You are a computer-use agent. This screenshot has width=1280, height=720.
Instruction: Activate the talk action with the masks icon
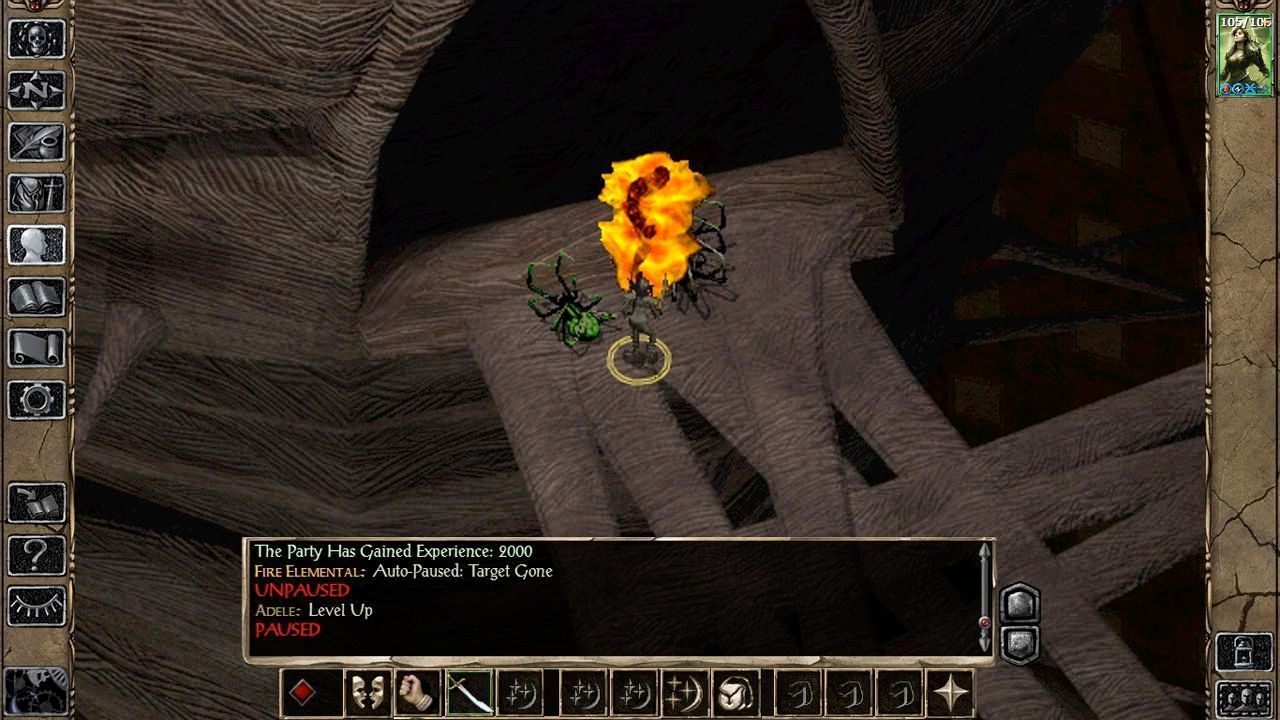pyautogui.click(x=367, y=693)
